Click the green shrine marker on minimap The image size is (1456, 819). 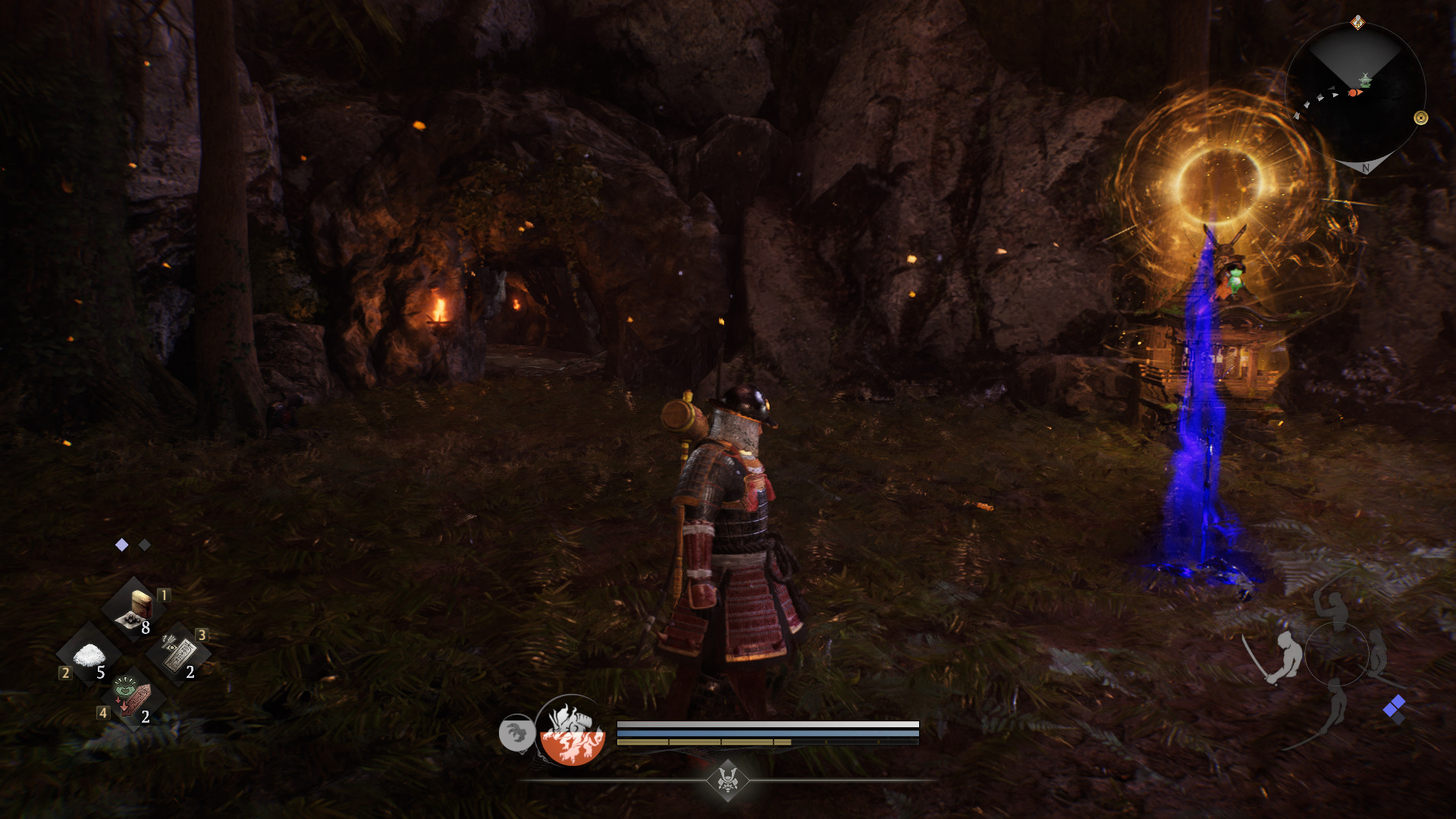tap(1365, 80)
